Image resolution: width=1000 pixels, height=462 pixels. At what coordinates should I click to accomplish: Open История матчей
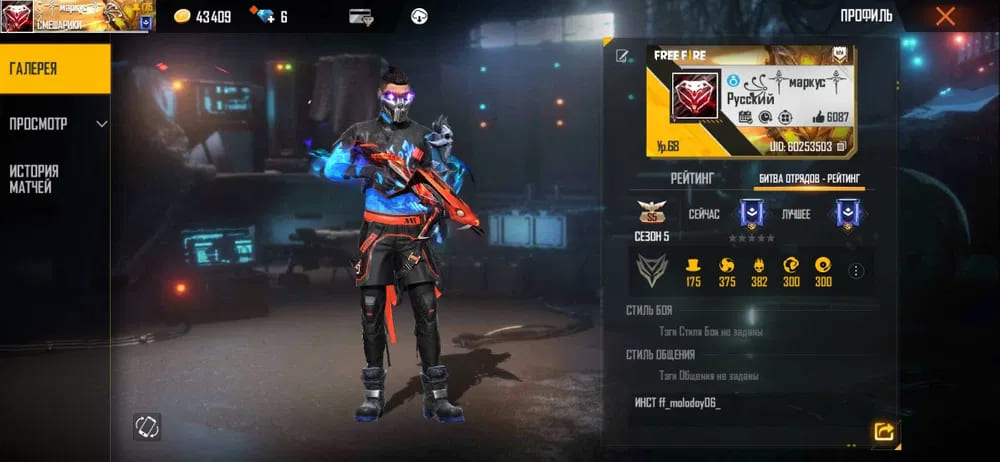pos(54,179)
